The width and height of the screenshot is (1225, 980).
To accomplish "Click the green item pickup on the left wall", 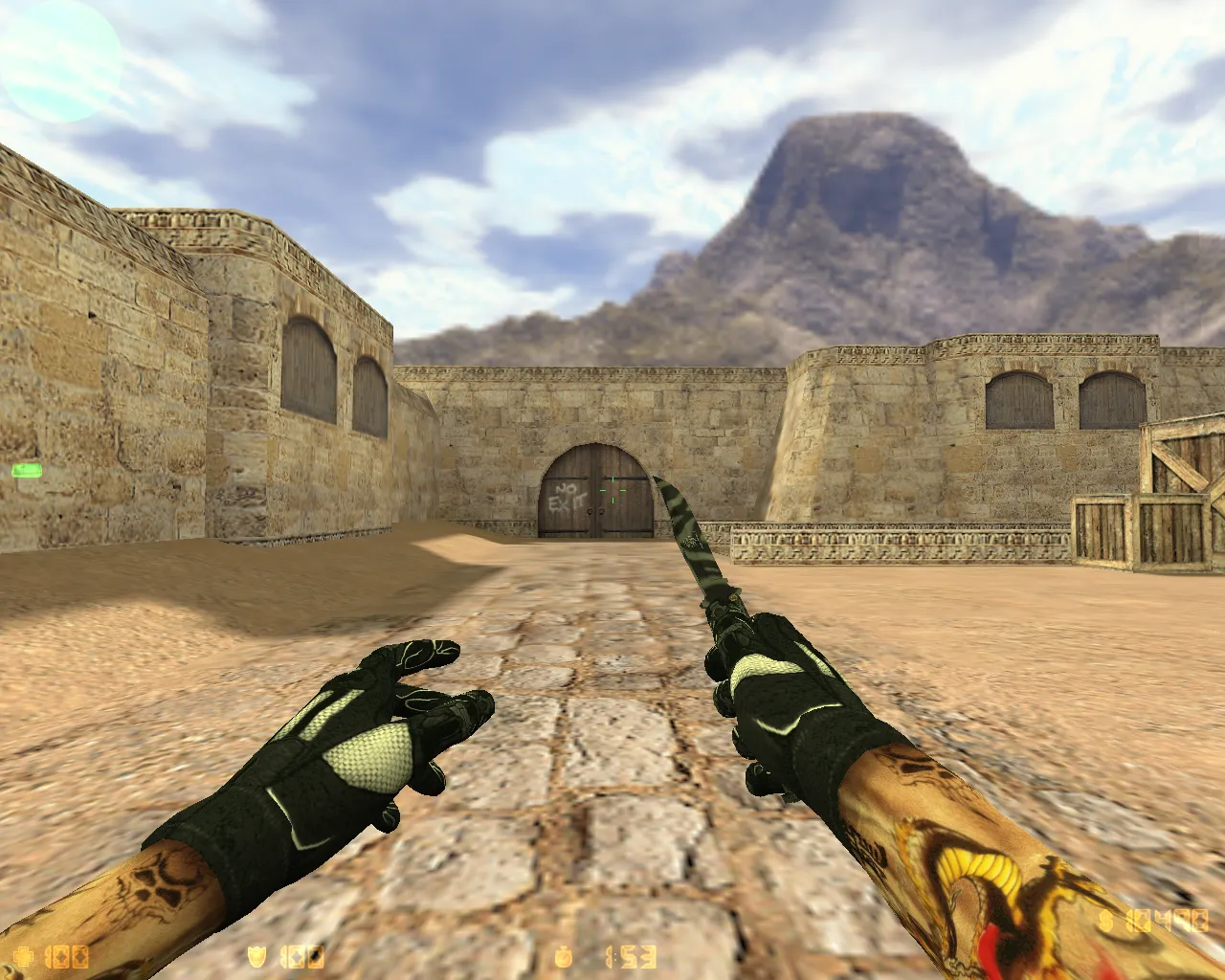I will pos(28,469).
